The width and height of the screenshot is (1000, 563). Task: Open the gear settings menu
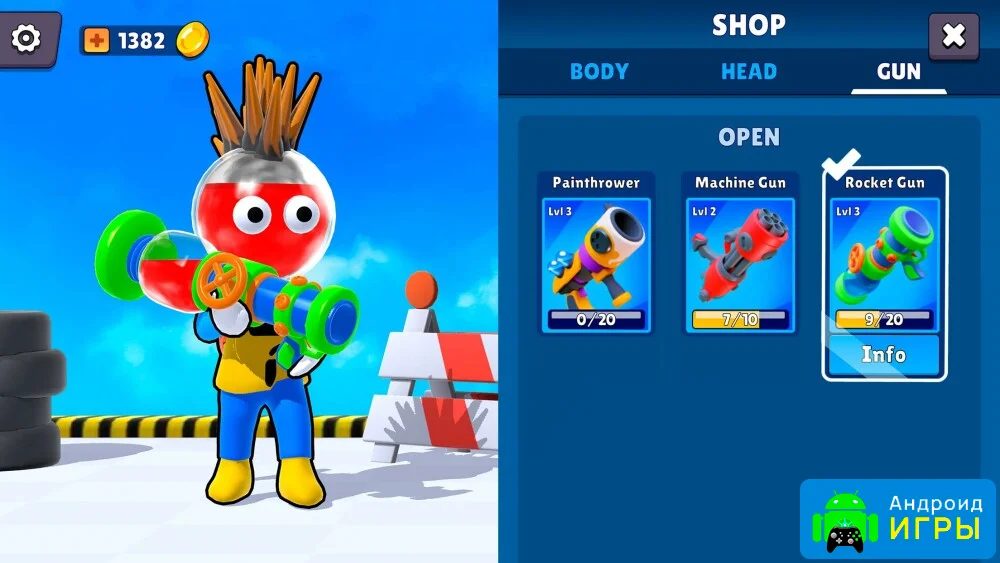(x=26, y=38)
